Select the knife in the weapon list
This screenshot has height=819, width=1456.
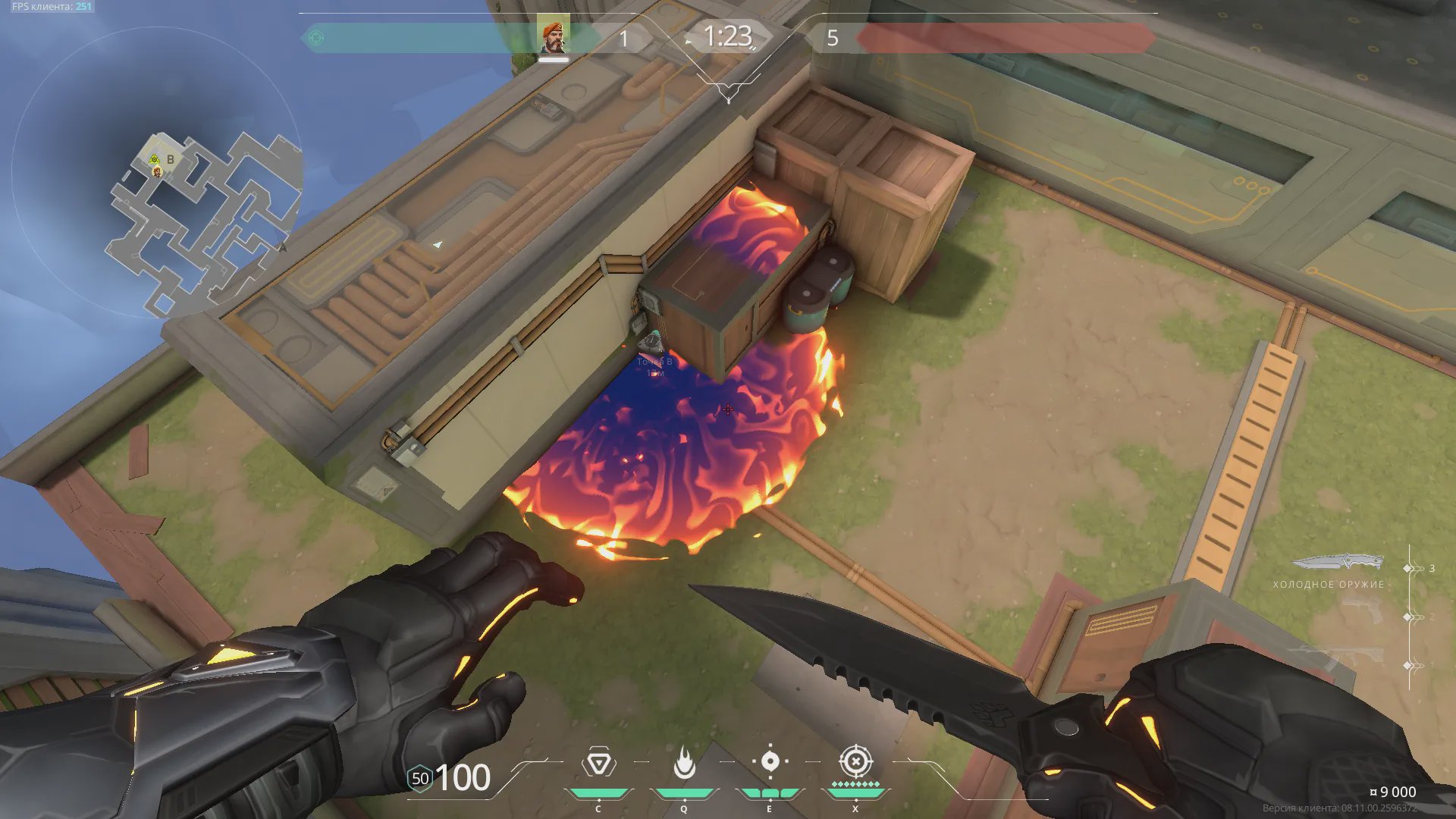(x=1337, y=563)
